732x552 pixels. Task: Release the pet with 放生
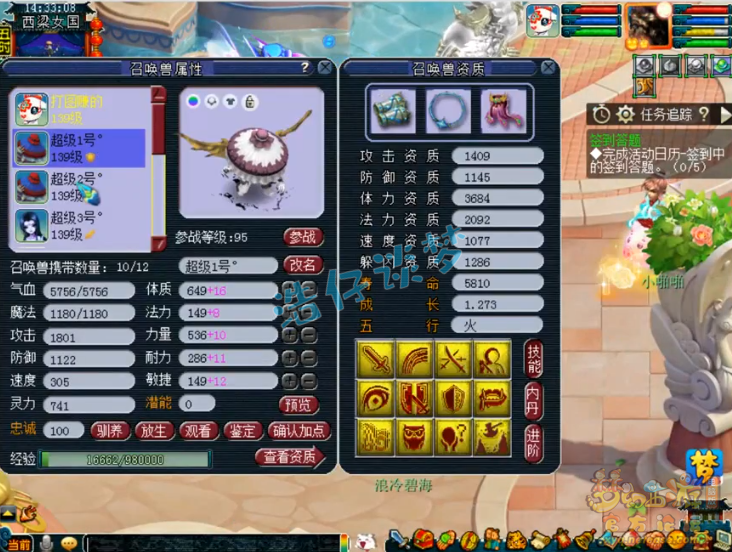(153, 431)
